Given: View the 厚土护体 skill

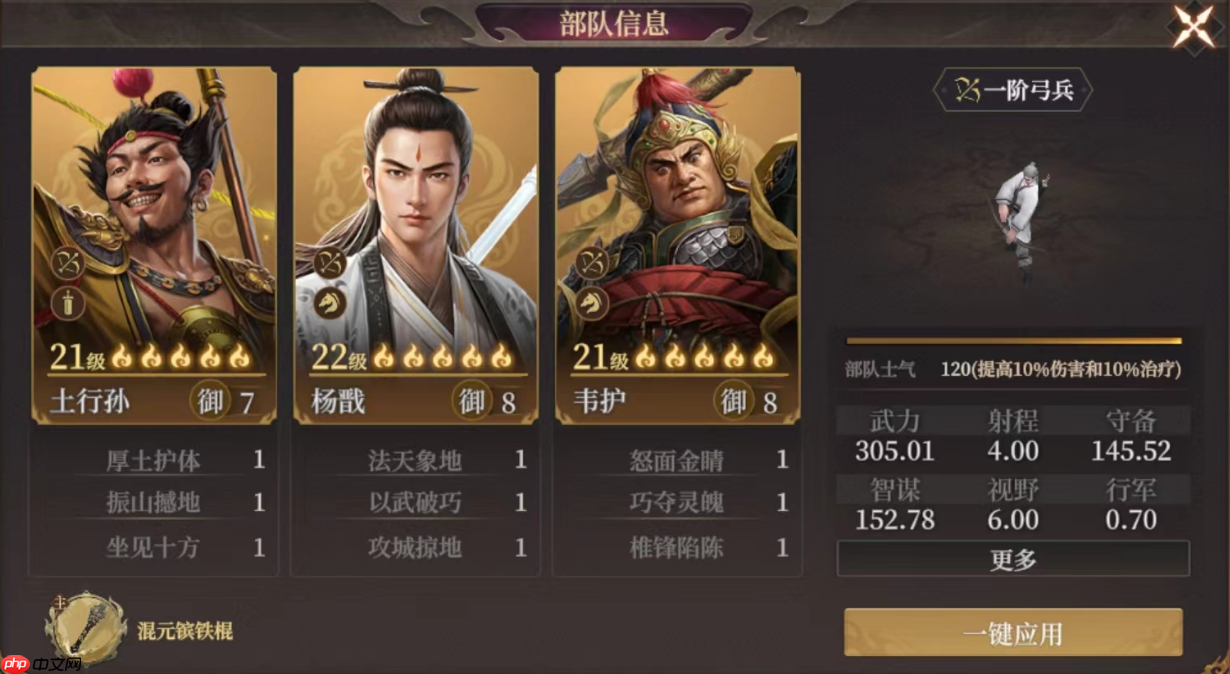Looking at the screenshot, I should pos(153,460).
